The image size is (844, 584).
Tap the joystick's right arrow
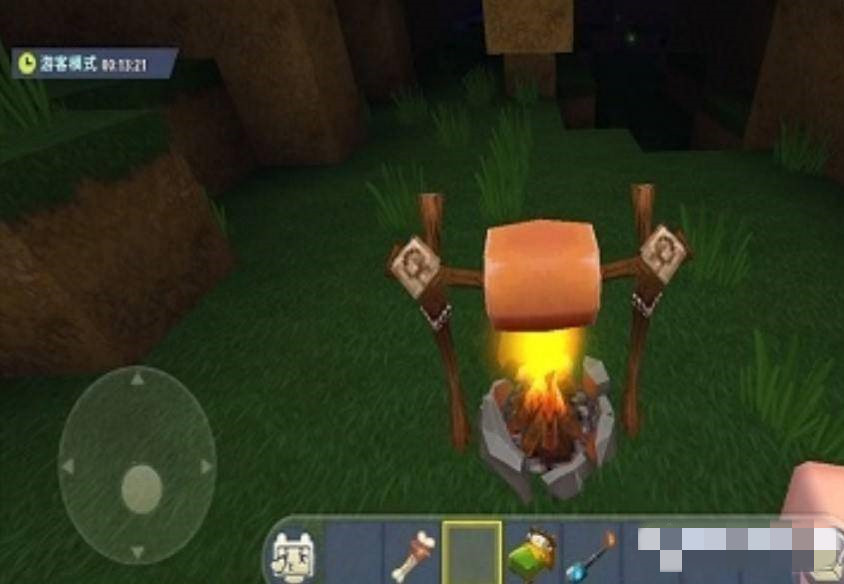(206, 466)
